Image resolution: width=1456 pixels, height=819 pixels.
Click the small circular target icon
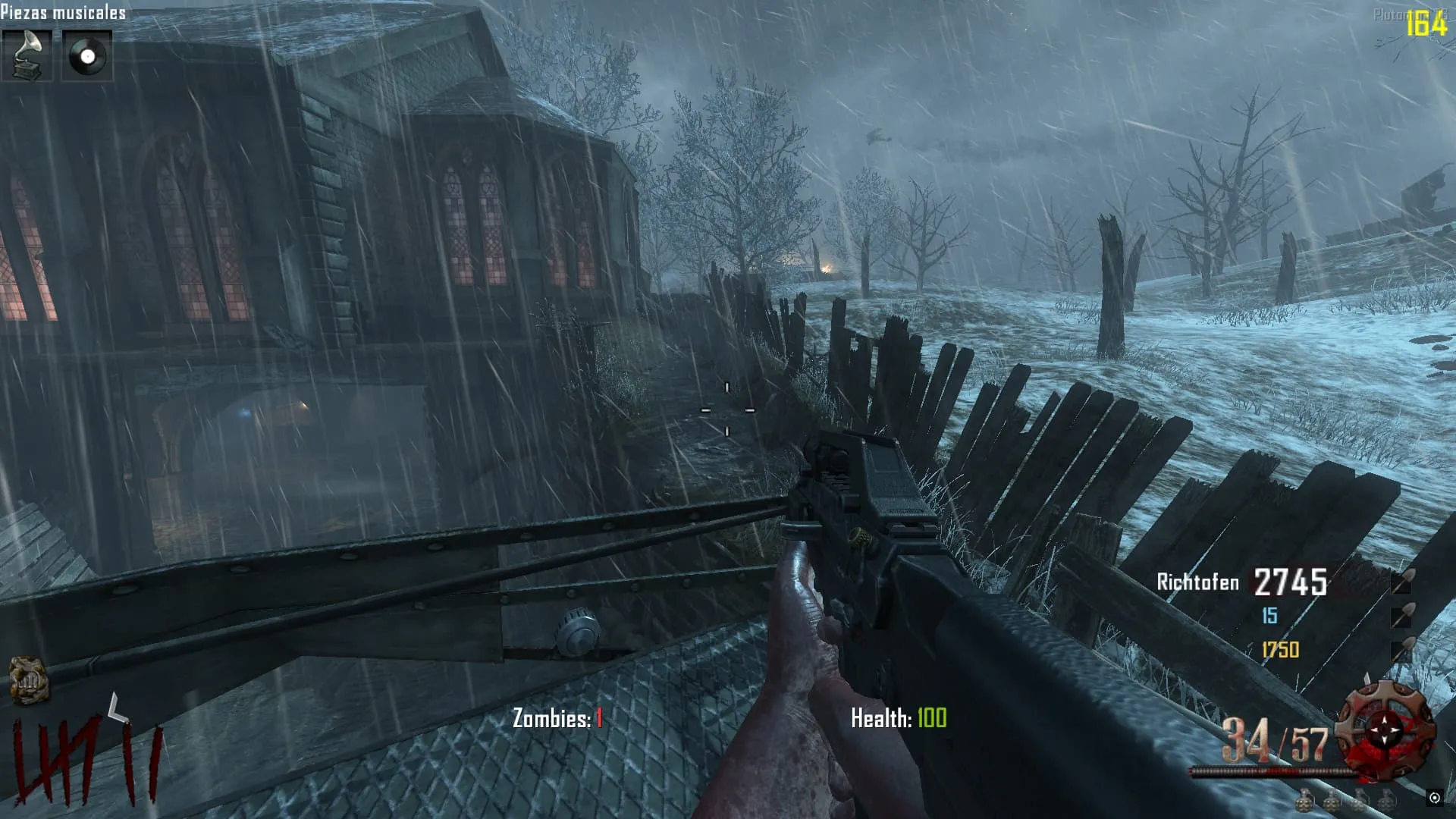pos(1434,797)
